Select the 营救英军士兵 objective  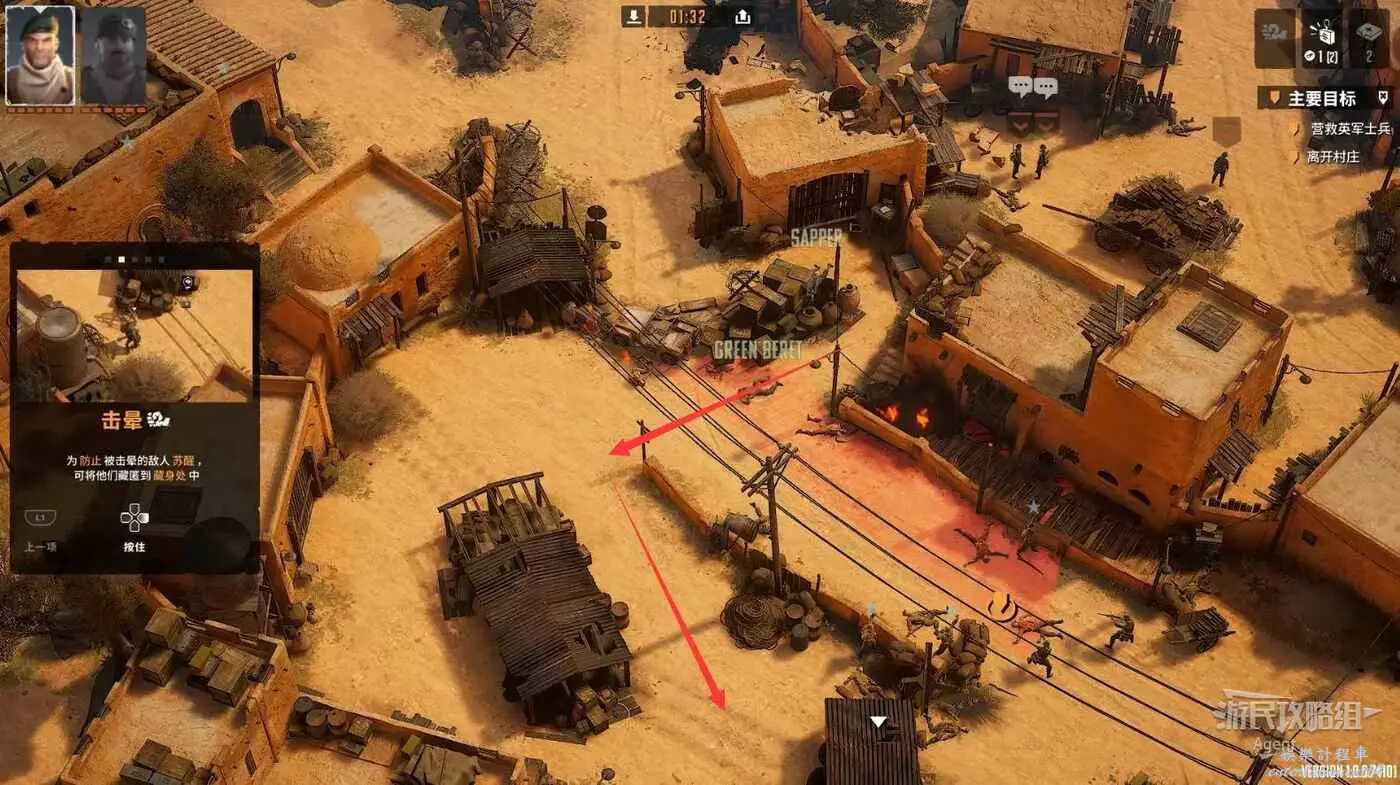pyautogui.click(x=1350, y=129)
